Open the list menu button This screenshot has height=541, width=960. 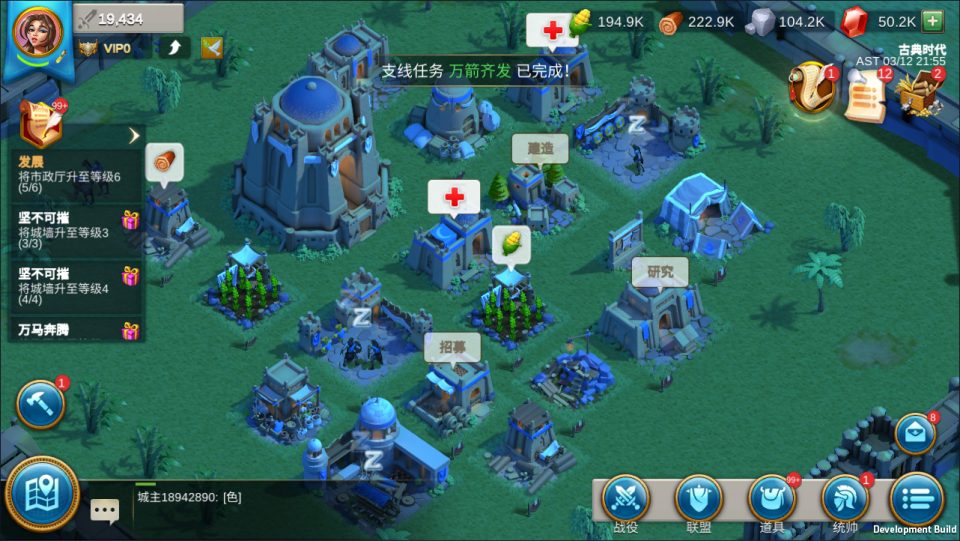pyautogui.click(x=915, y=496)
